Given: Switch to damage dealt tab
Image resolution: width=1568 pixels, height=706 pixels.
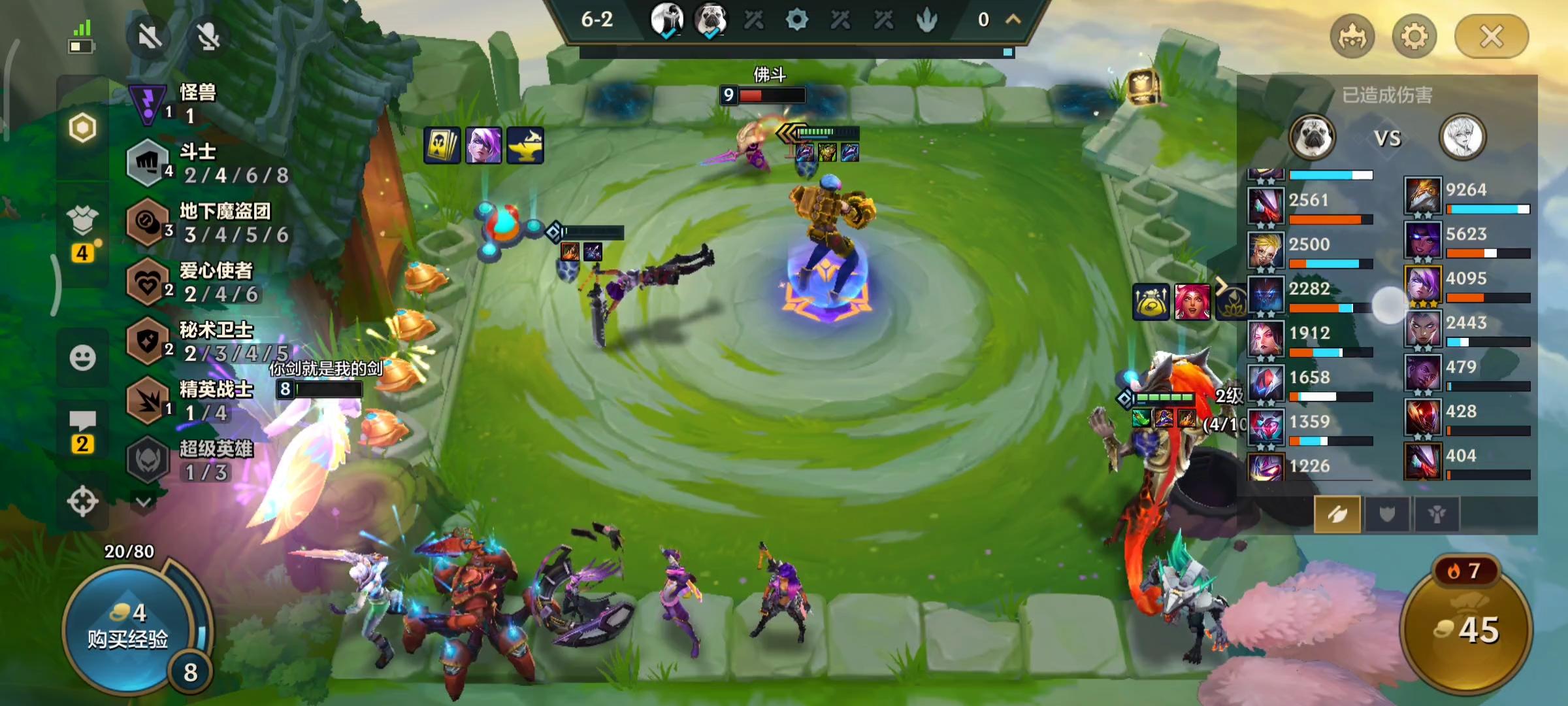Looking at the screenshot, I should pyautogui.click(x=1337, y=514).
